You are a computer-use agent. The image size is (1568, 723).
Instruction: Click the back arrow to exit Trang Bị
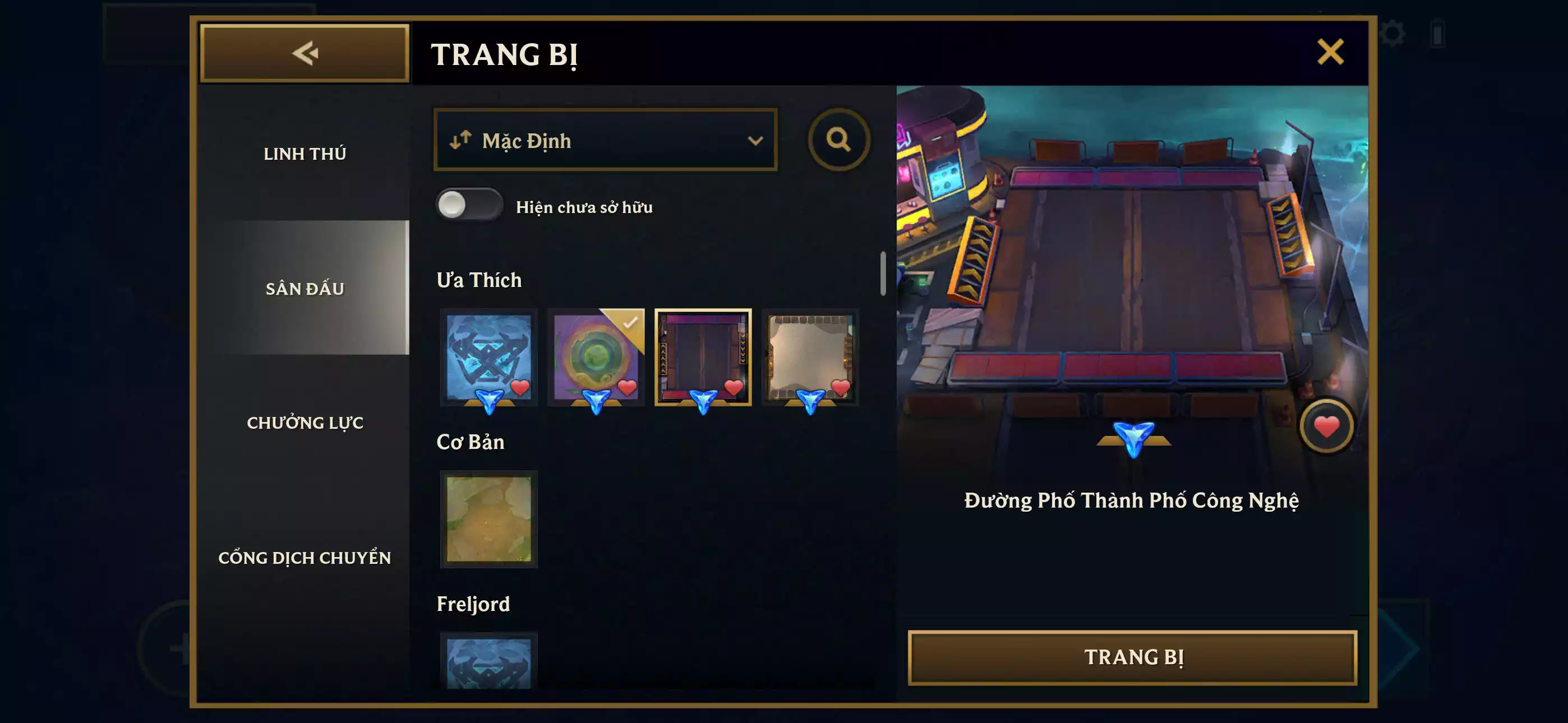tap(306, 53)
